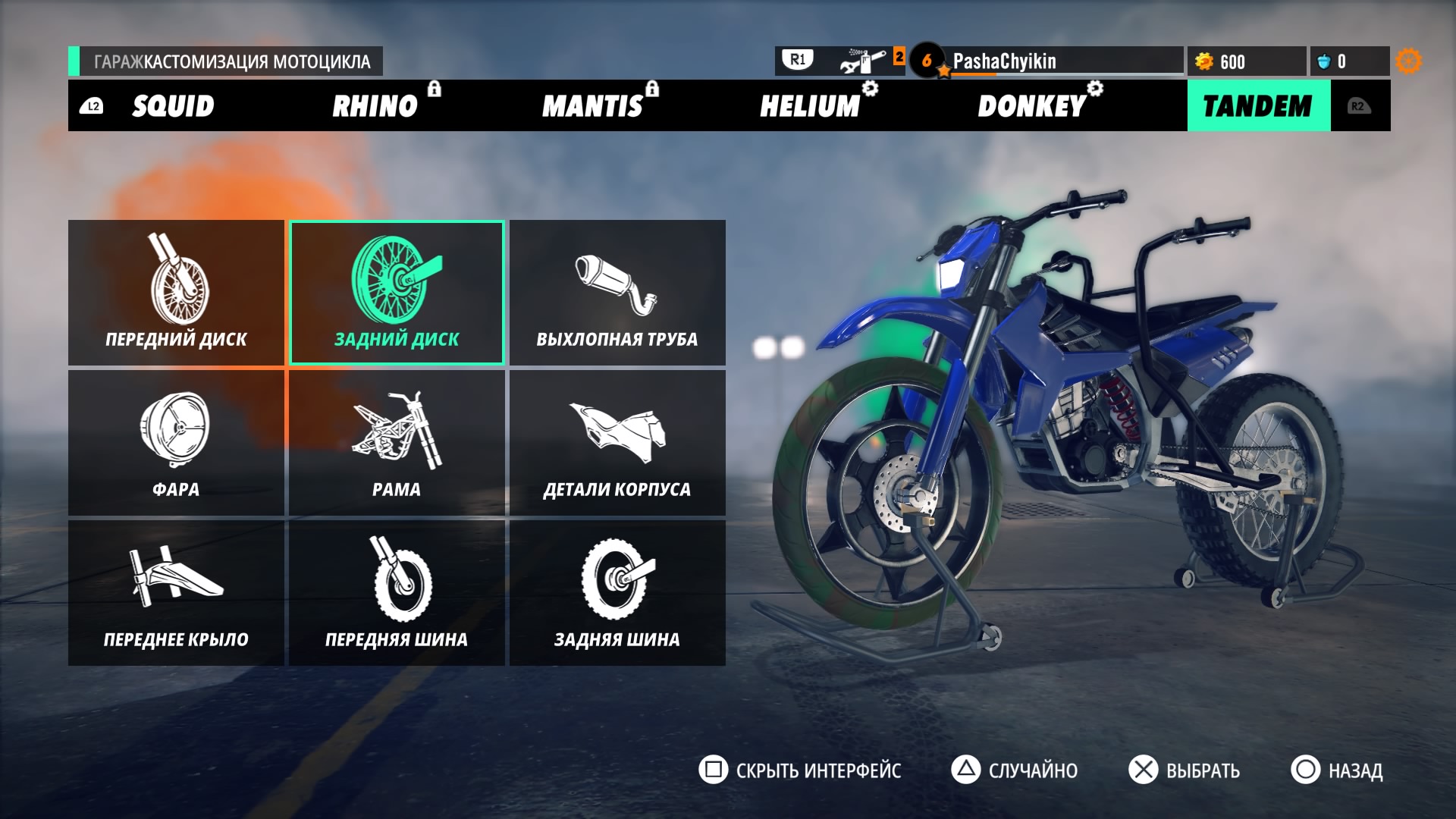Viewport: 1456px width, 819px height.
Task: Choose the Передняя шина tire tile
Action: click(x=397, y=593)
